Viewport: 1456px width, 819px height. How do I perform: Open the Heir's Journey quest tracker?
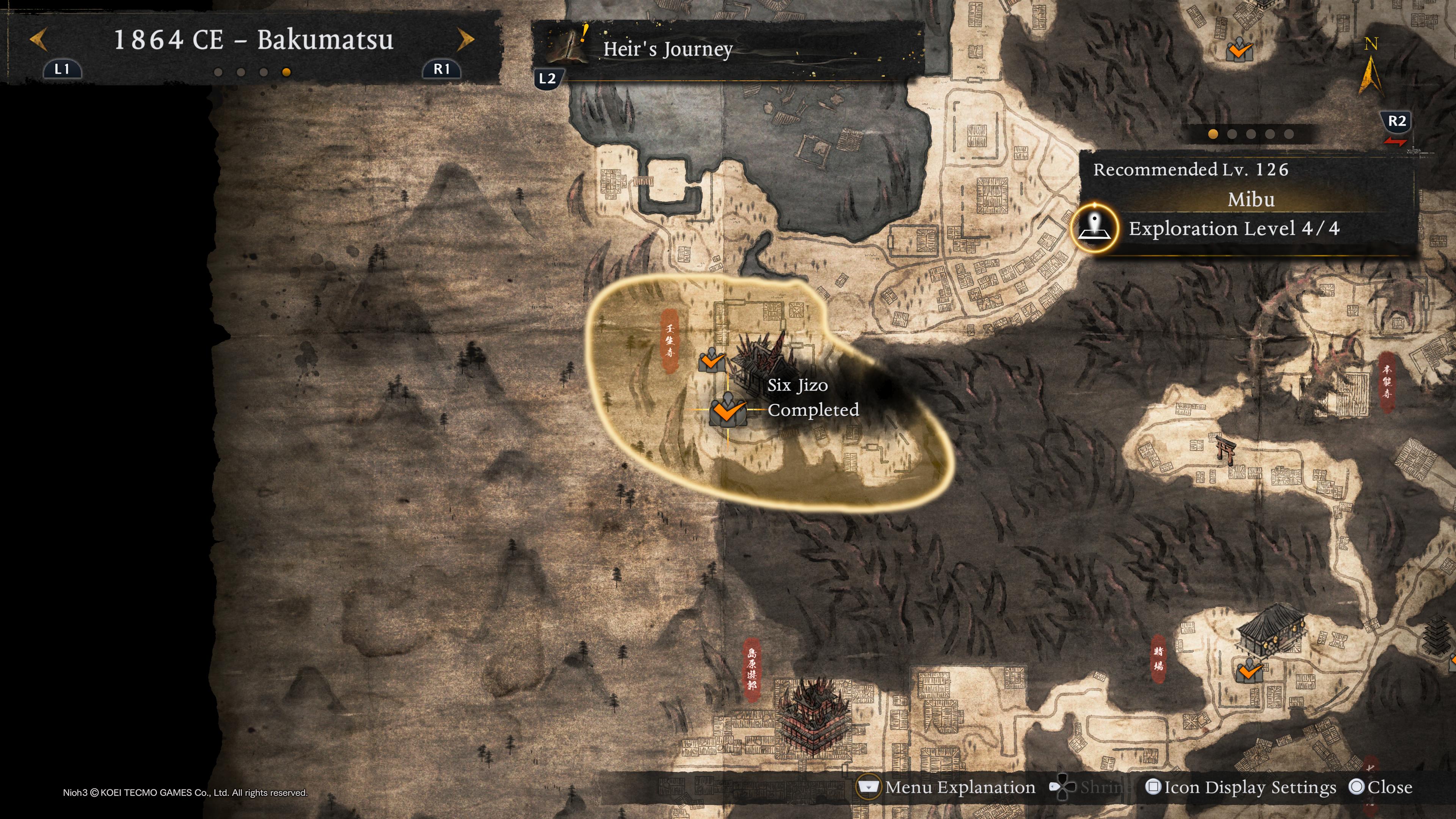click(667, 50)
